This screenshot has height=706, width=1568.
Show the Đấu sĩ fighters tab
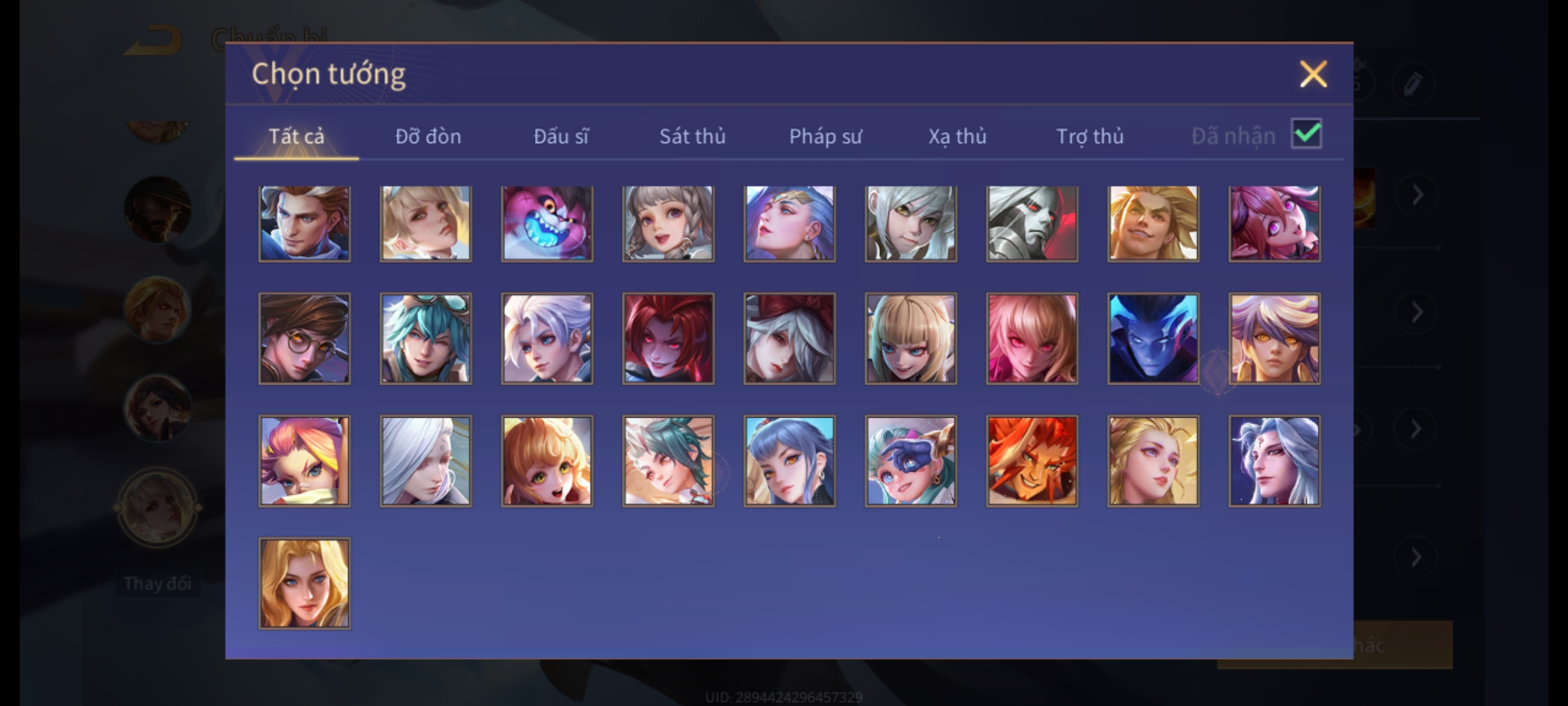(x=561, y=136)
